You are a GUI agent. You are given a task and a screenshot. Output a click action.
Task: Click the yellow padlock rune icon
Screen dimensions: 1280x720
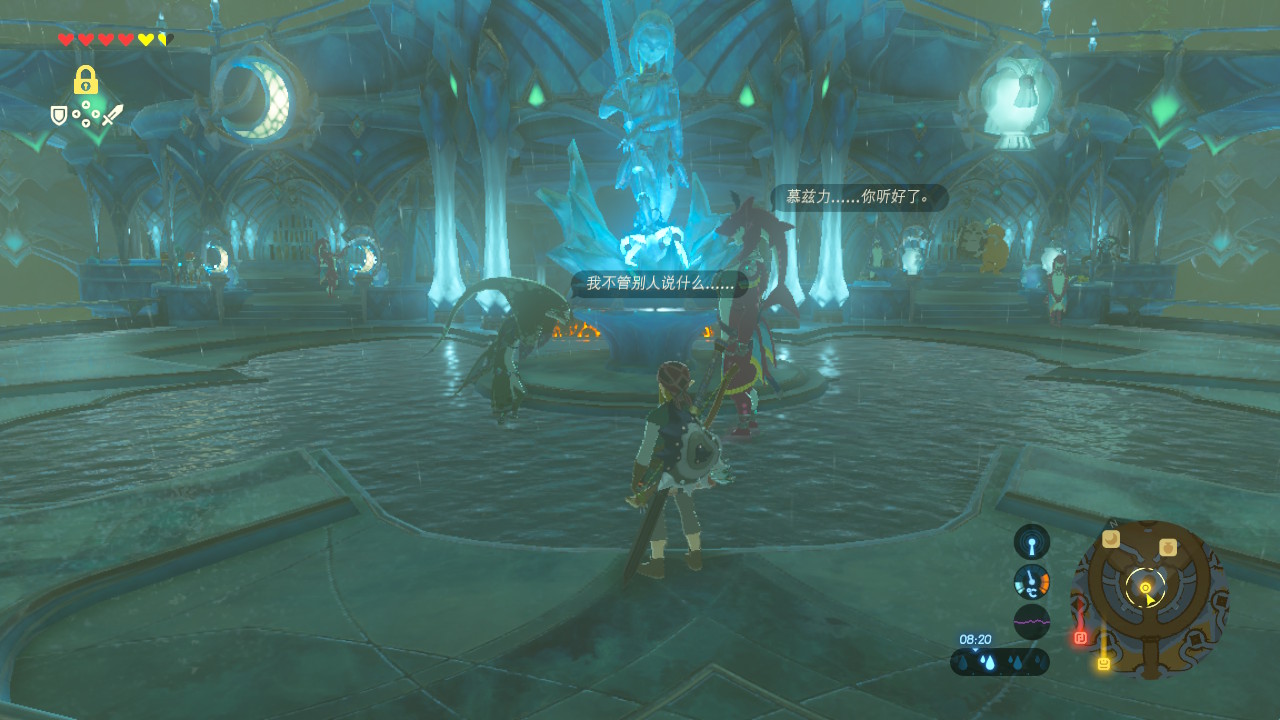pyautogui.click(x=85, y=80)
